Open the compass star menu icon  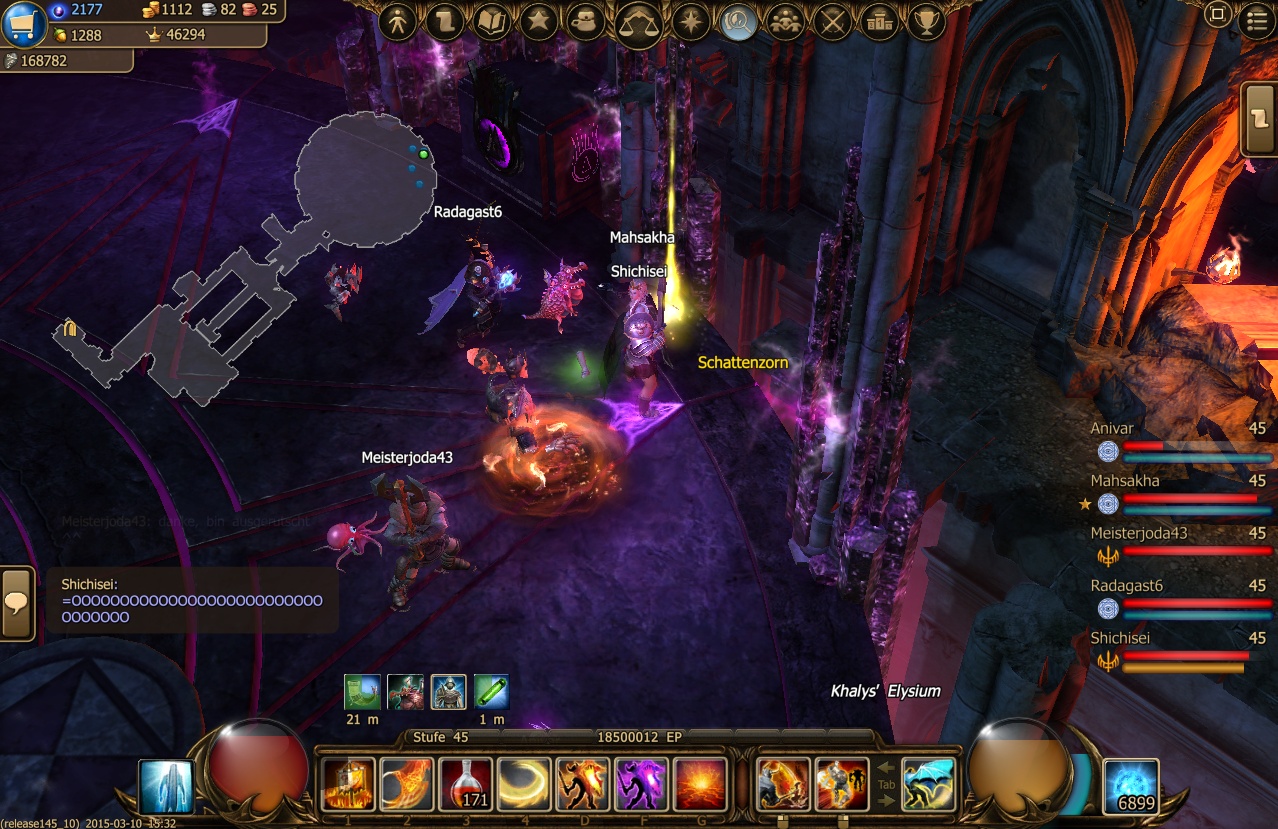[x=691, y=22]
